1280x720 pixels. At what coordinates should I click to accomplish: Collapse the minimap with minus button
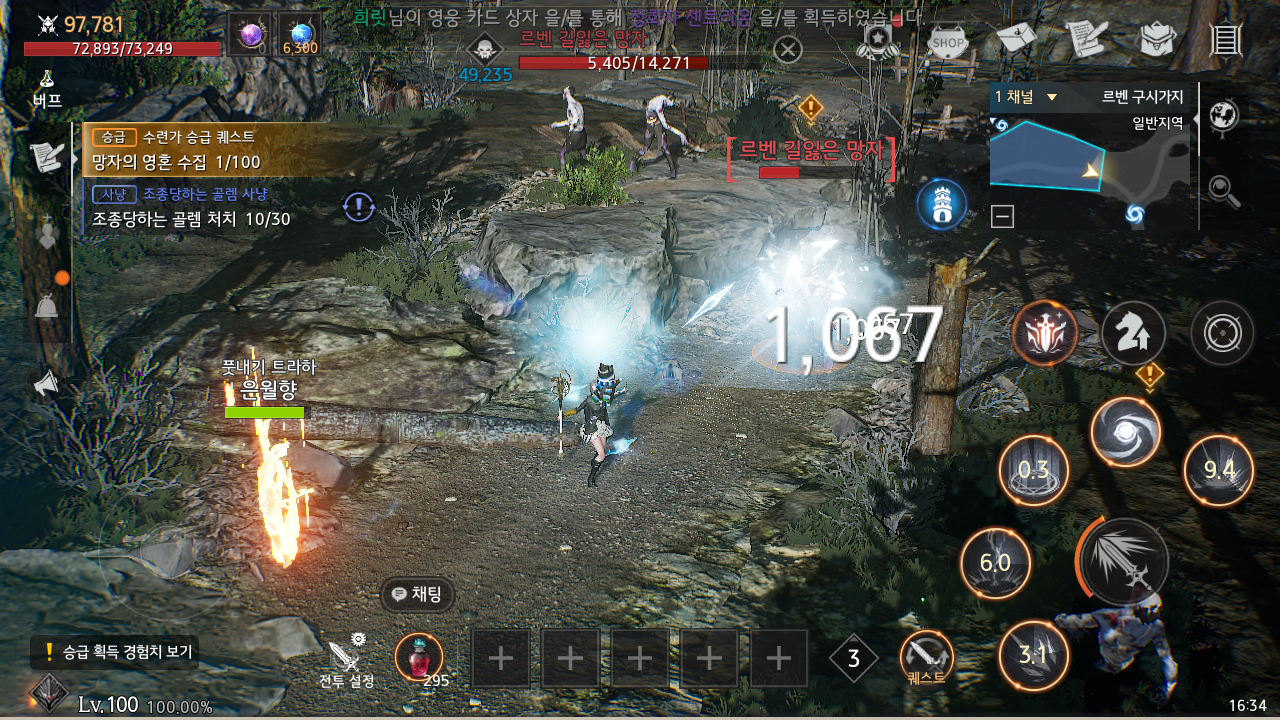1003,215
